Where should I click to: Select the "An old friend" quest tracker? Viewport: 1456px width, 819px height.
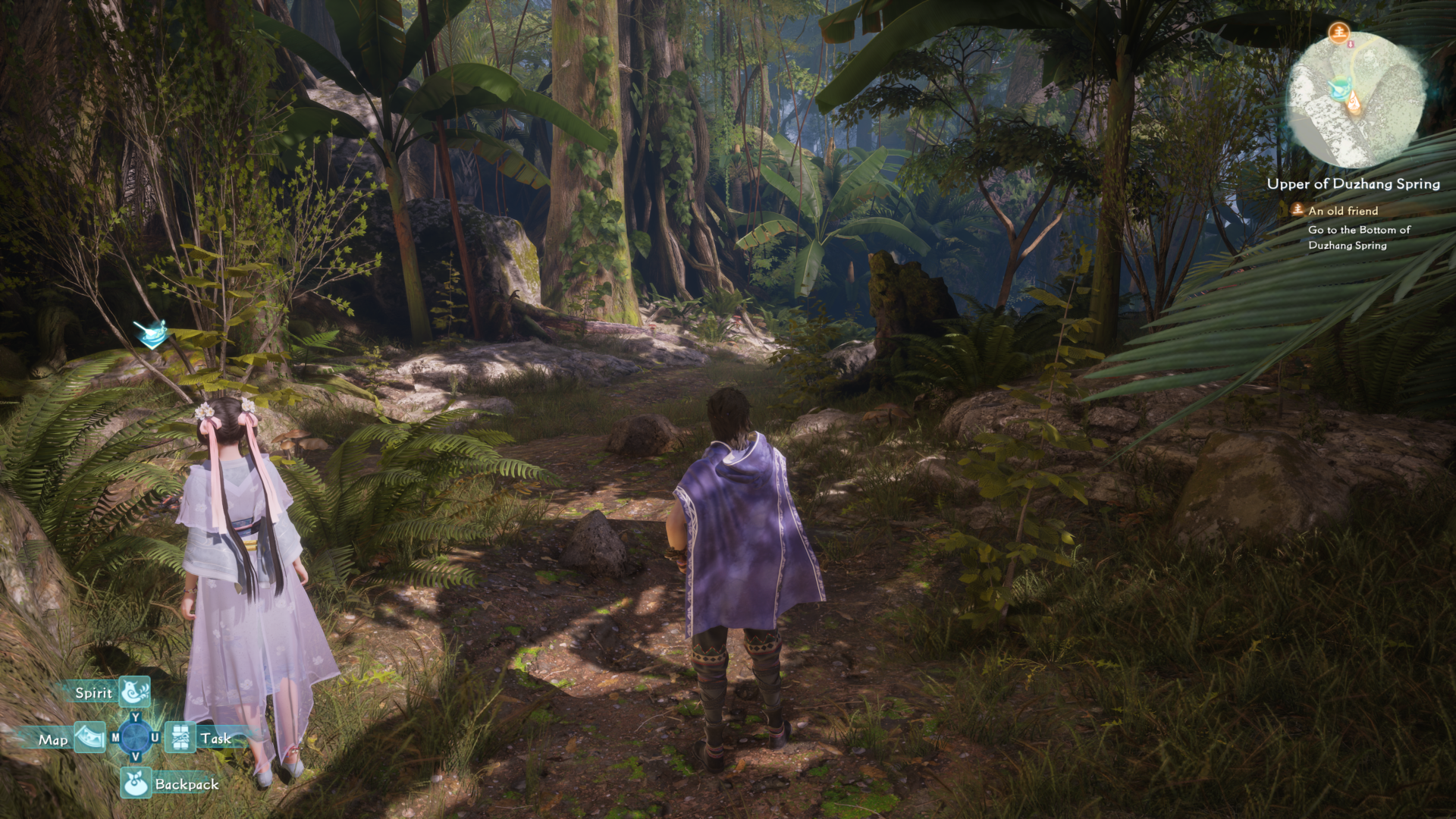tap(1342, 211)
